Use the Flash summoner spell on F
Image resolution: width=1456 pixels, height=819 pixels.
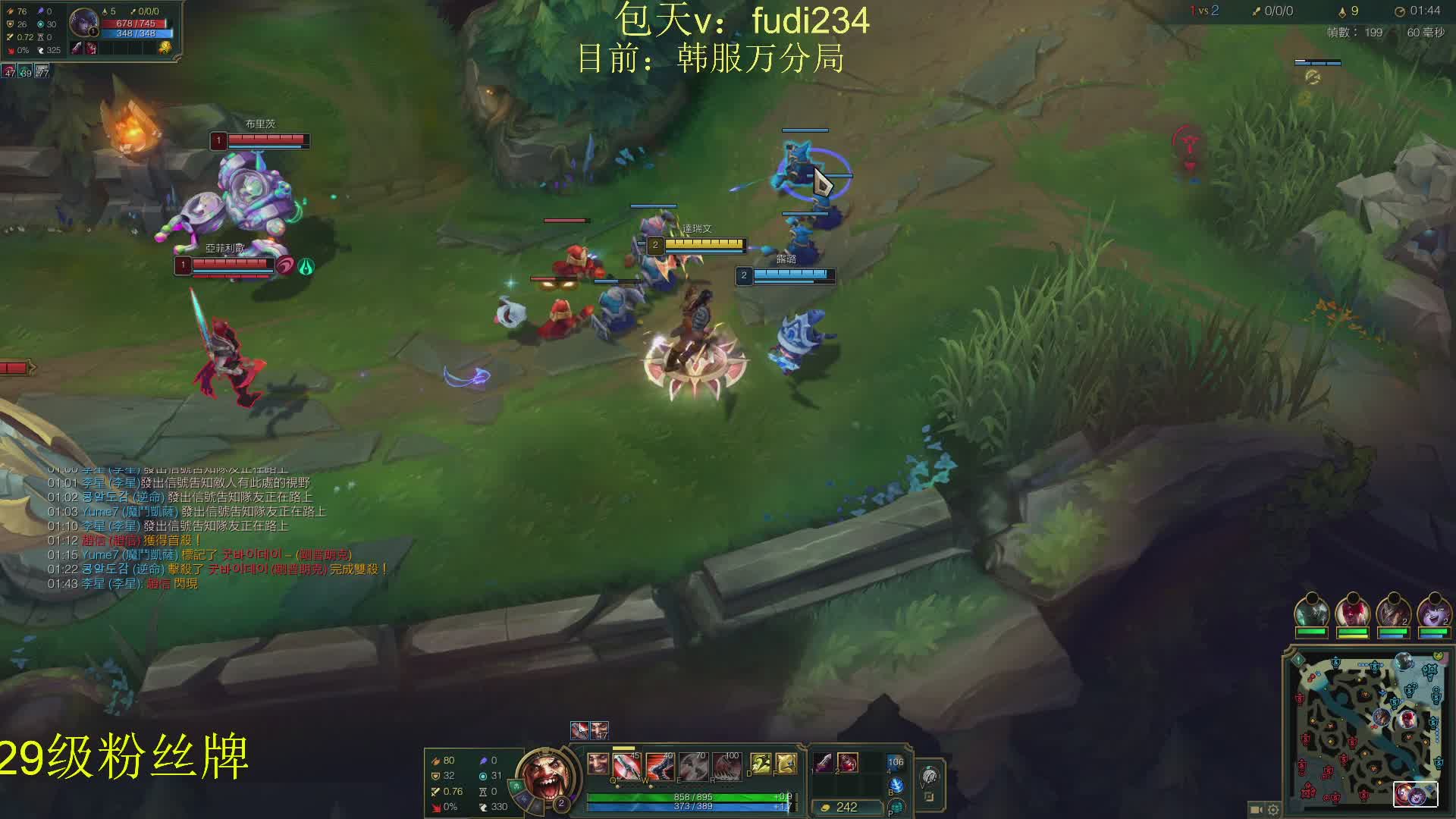tap(786, 763)
